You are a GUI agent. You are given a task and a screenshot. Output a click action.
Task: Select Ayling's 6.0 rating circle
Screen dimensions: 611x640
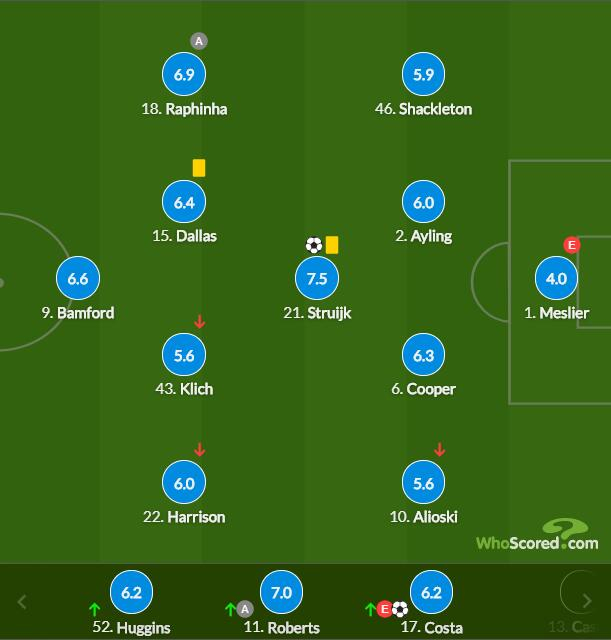[x=423, y=203]
